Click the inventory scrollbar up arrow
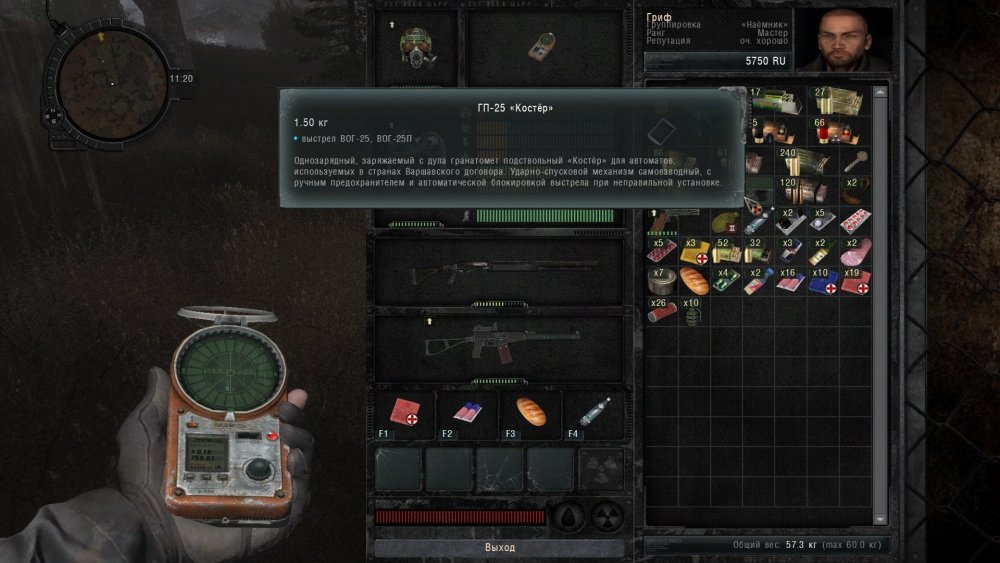The width and height of the screenshot is (1000, 563). pos(880,92)
